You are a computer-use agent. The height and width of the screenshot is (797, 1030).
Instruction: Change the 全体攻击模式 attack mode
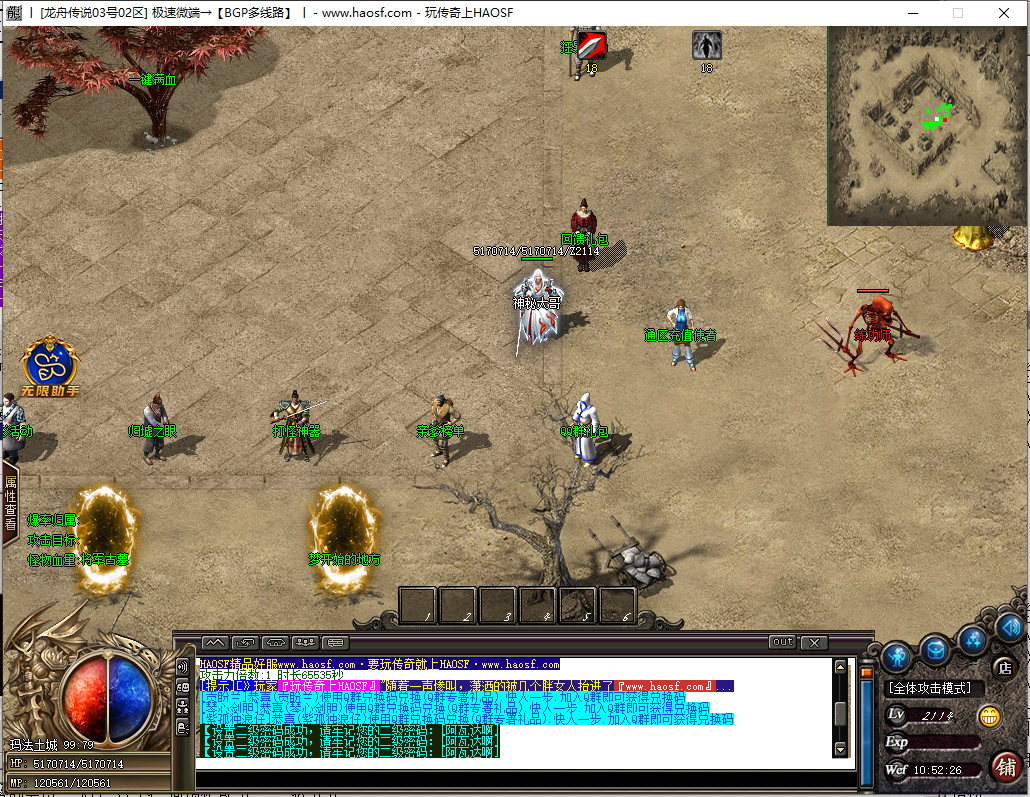[935, 688]
